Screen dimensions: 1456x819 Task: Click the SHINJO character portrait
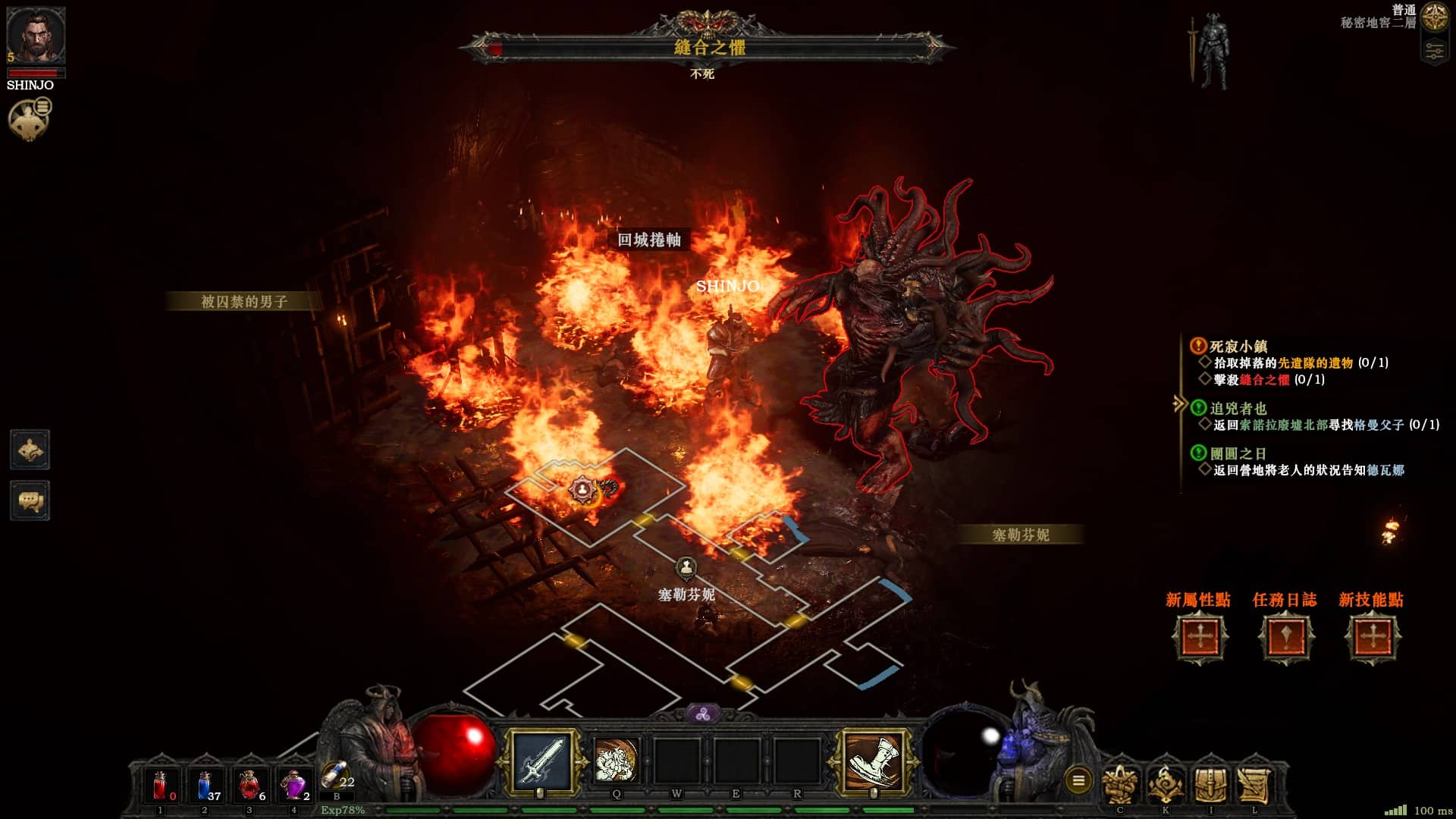35,36
